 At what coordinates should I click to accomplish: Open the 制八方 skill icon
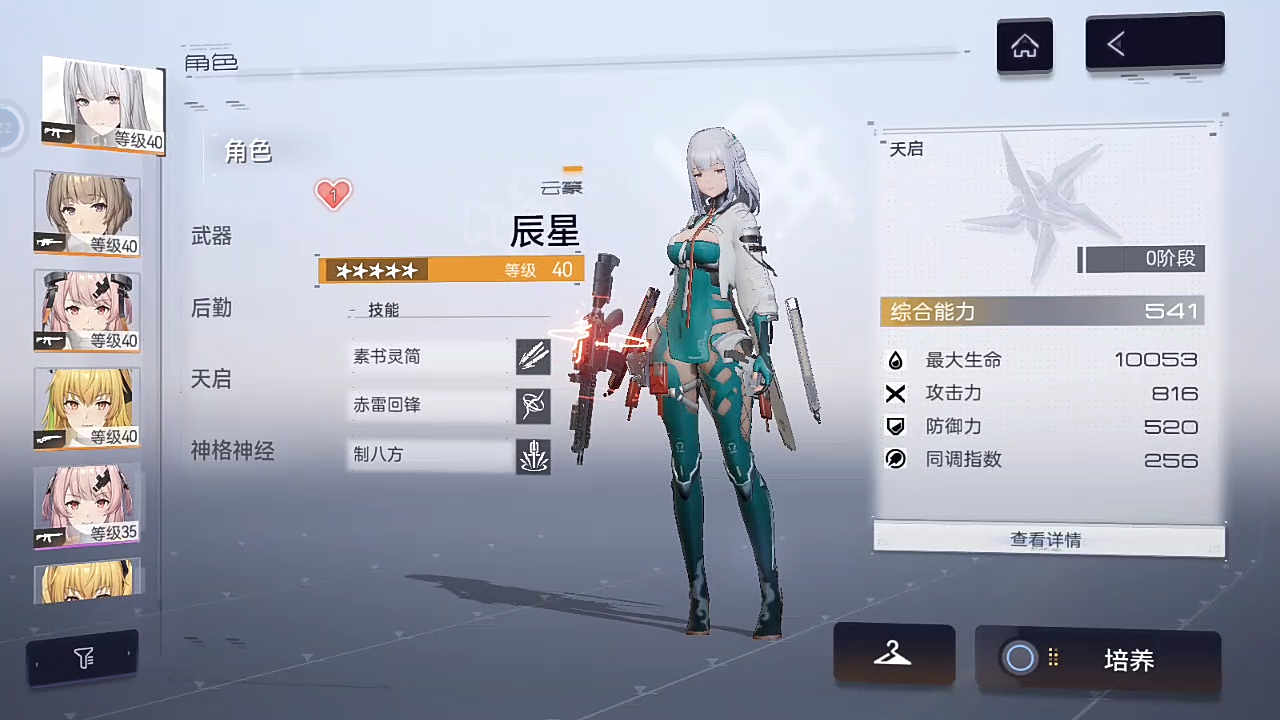click(533, 455)
